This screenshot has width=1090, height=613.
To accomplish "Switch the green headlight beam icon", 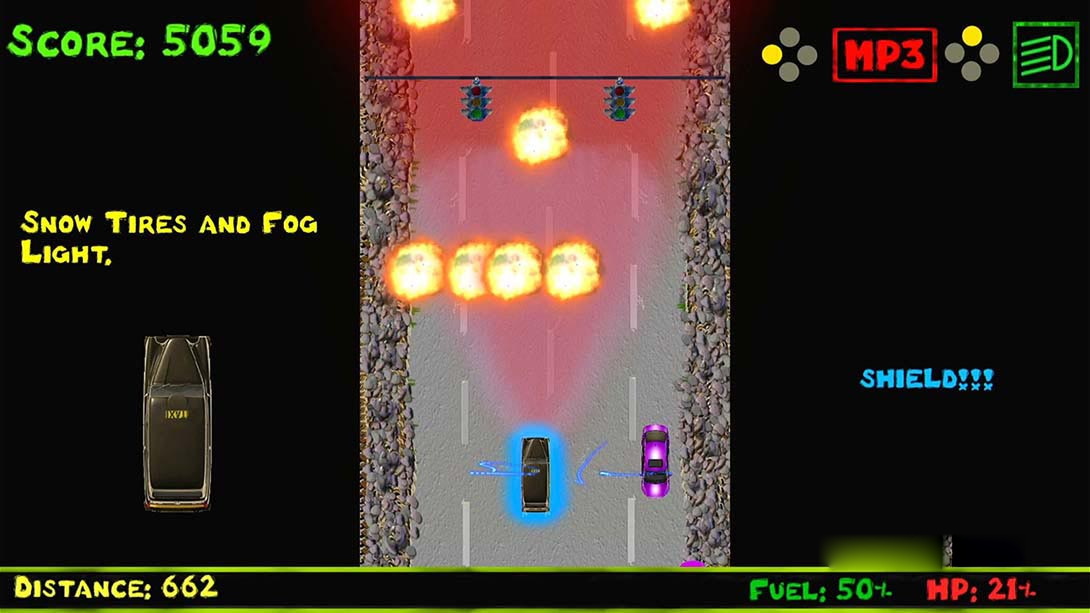I will coord(1045,55).
